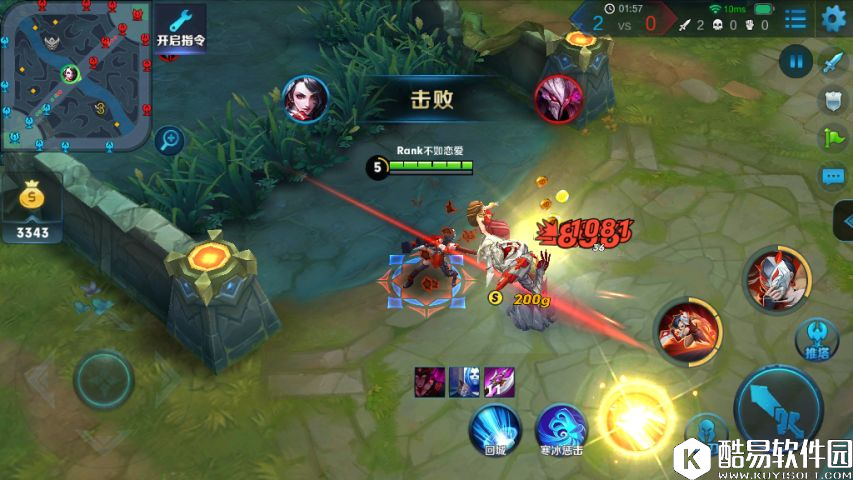Tap the 开启指令 wrench button
Screen dimensions: 853x480
pyautogui.click(x=180, y=26)
